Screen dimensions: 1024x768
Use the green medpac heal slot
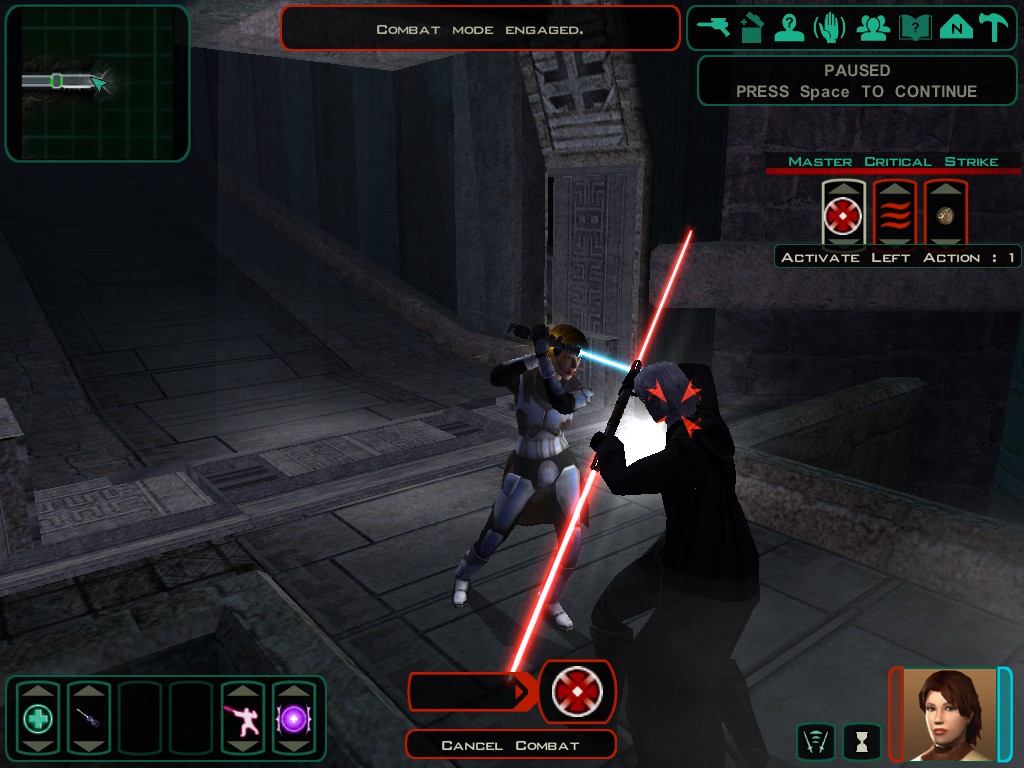pyautogui.click(x=38, y=717)
